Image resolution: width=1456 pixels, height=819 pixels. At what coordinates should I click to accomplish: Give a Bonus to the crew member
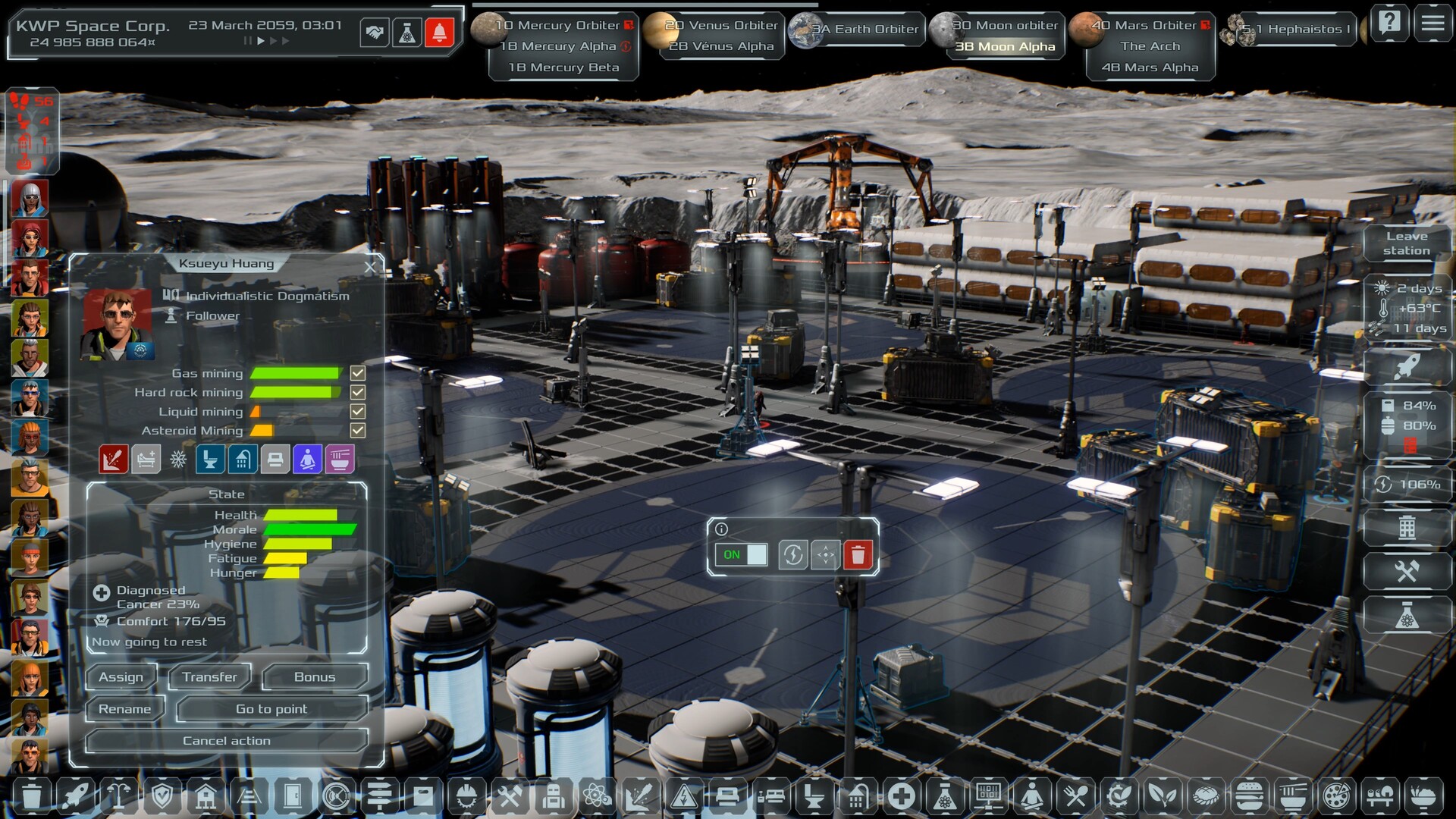coord(314,676)
